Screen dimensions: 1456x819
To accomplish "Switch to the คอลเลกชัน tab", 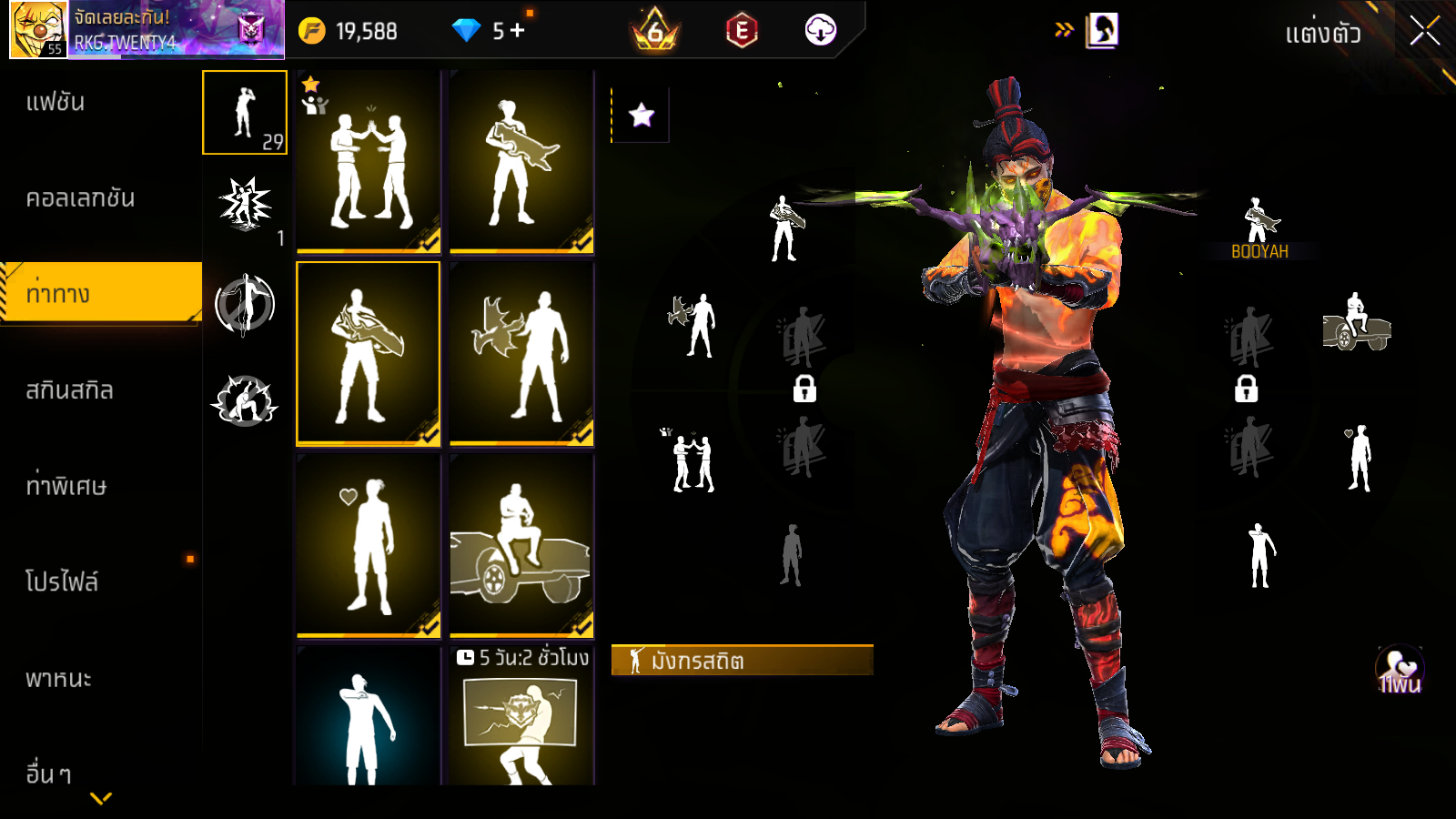I will click(80, 198).
